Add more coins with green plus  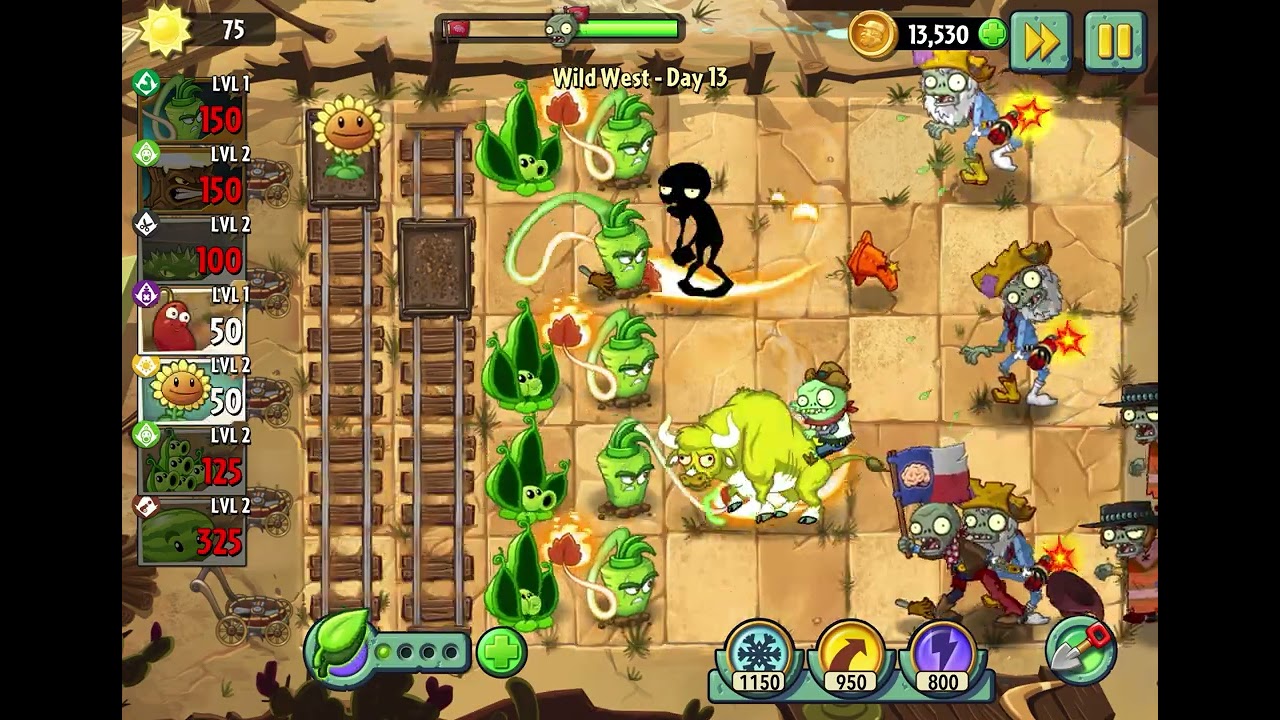click(x=992, y=35)
